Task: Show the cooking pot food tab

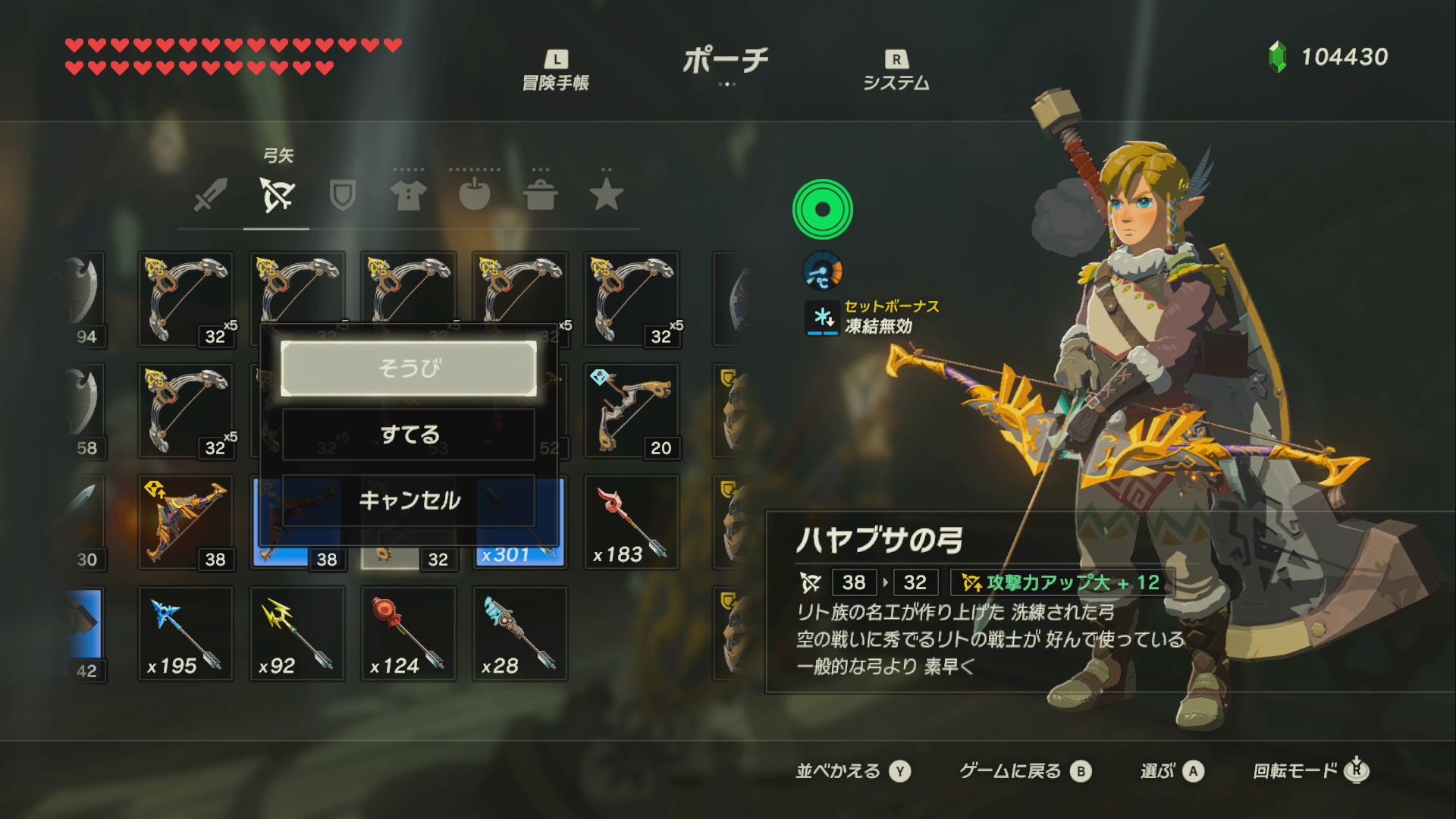Action: pyautogui.click(x=541, y=195)
